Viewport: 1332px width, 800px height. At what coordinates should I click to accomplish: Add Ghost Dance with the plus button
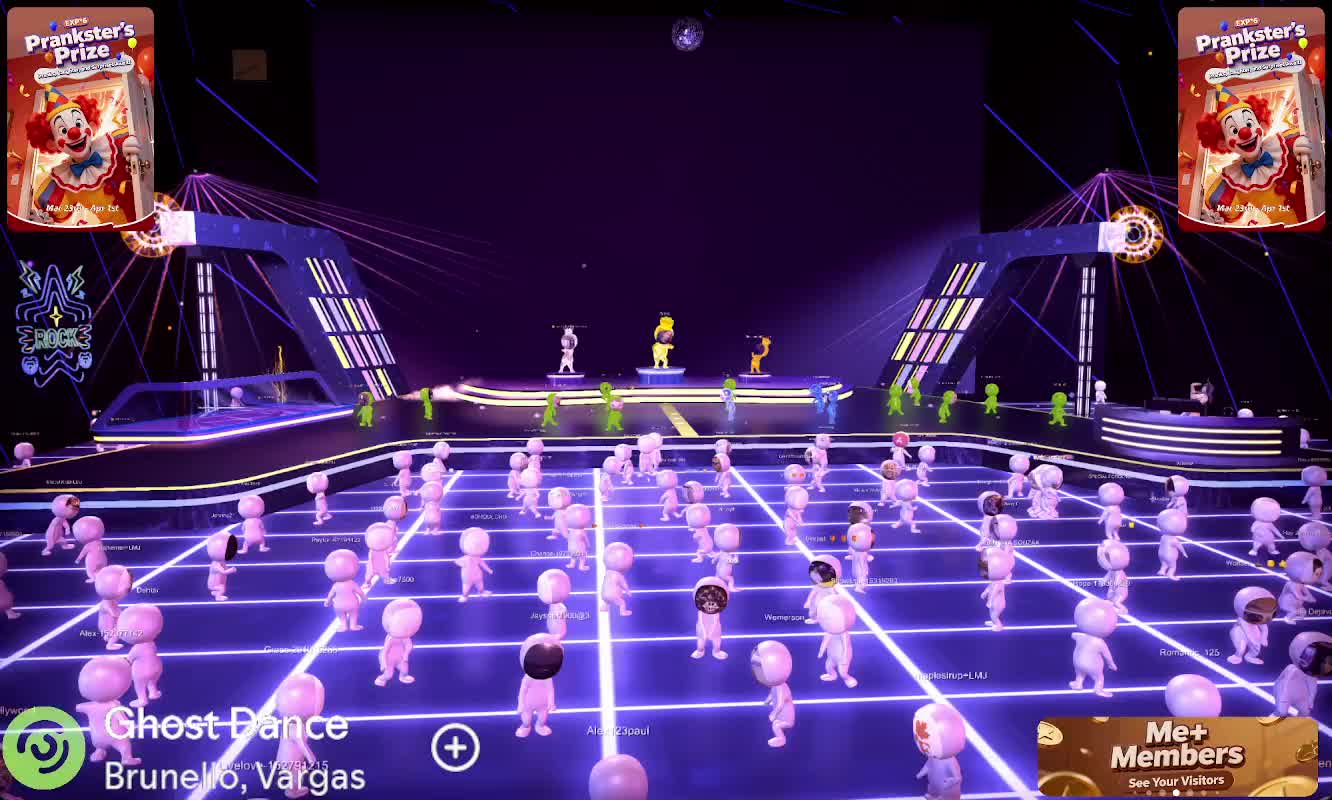coord(455,747)
